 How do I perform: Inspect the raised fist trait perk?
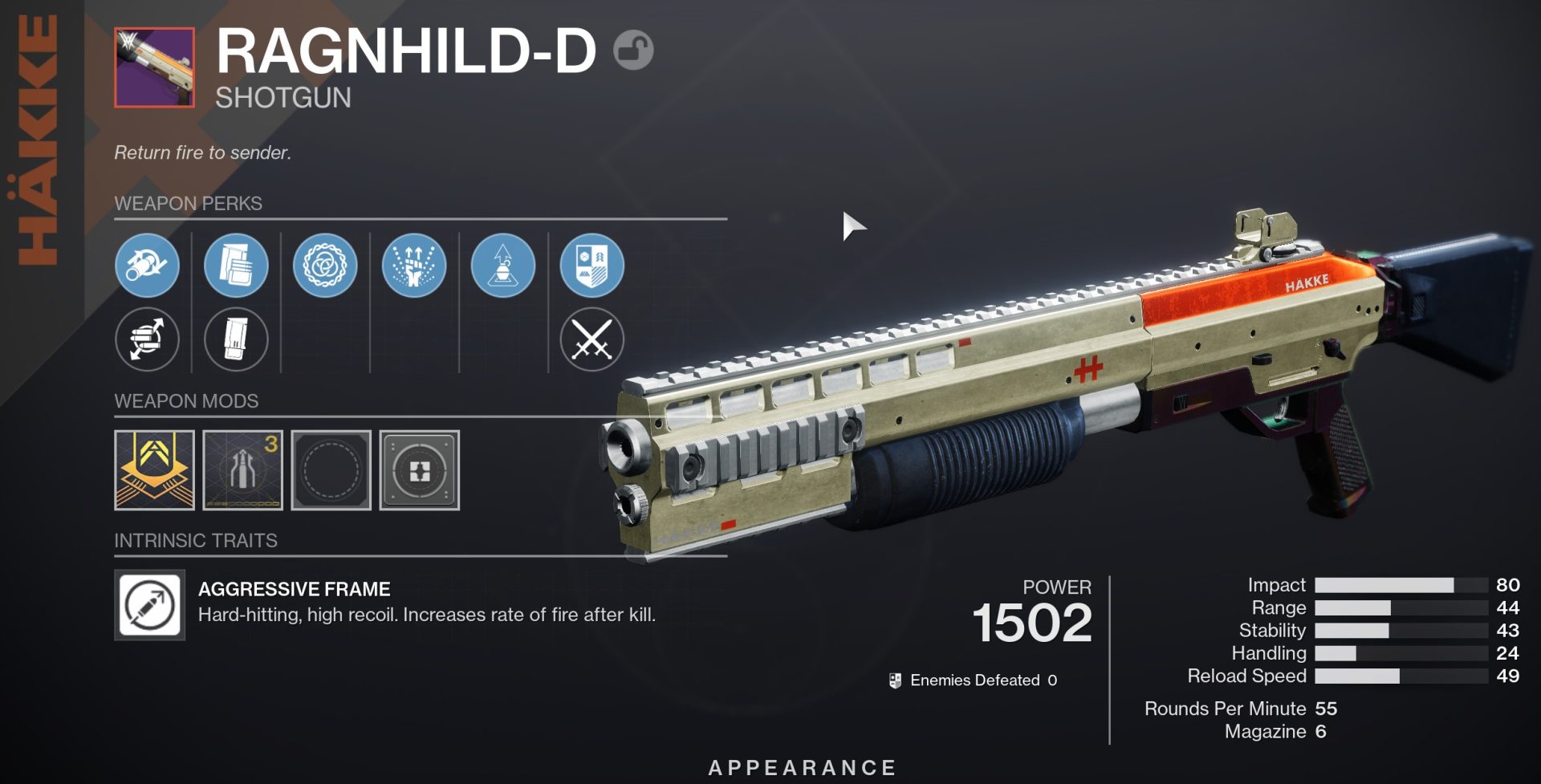pyautogui.click(x=414, y=266)
